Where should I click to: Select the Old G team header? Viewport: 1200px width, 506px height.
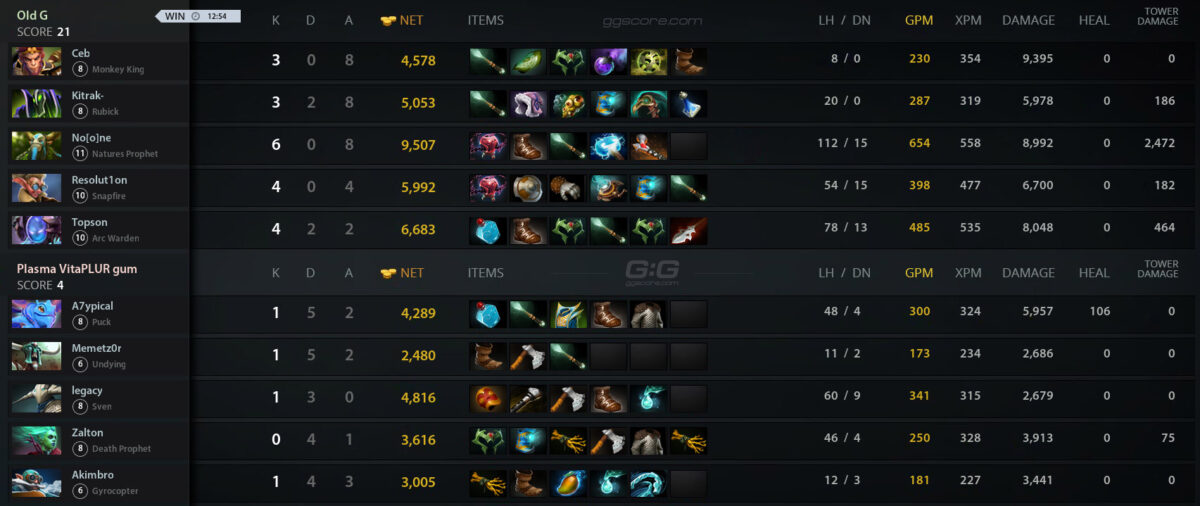coord(34,16)
